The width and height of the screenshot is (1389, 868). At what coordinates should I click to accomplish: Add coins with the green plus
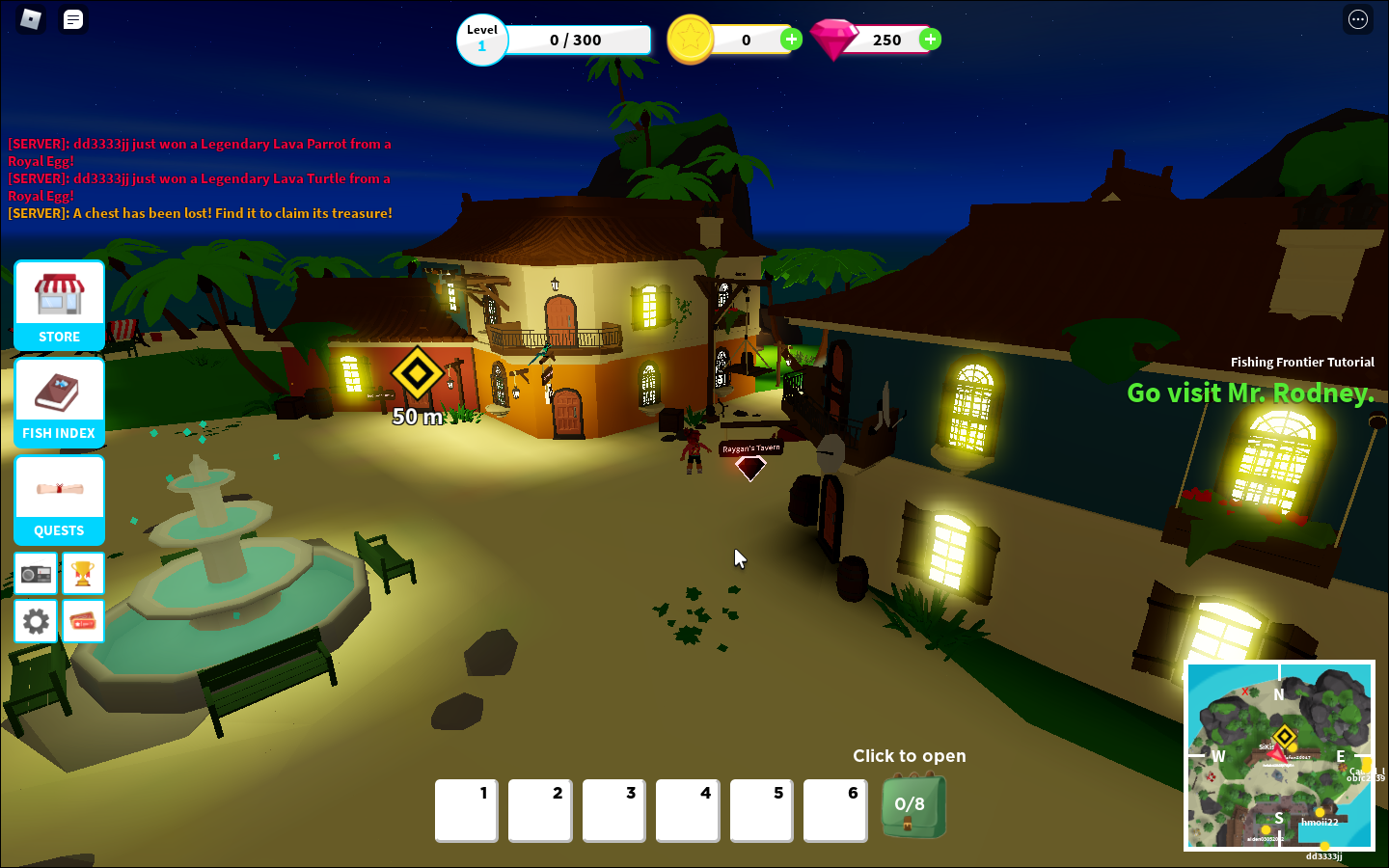pos(791,40)
